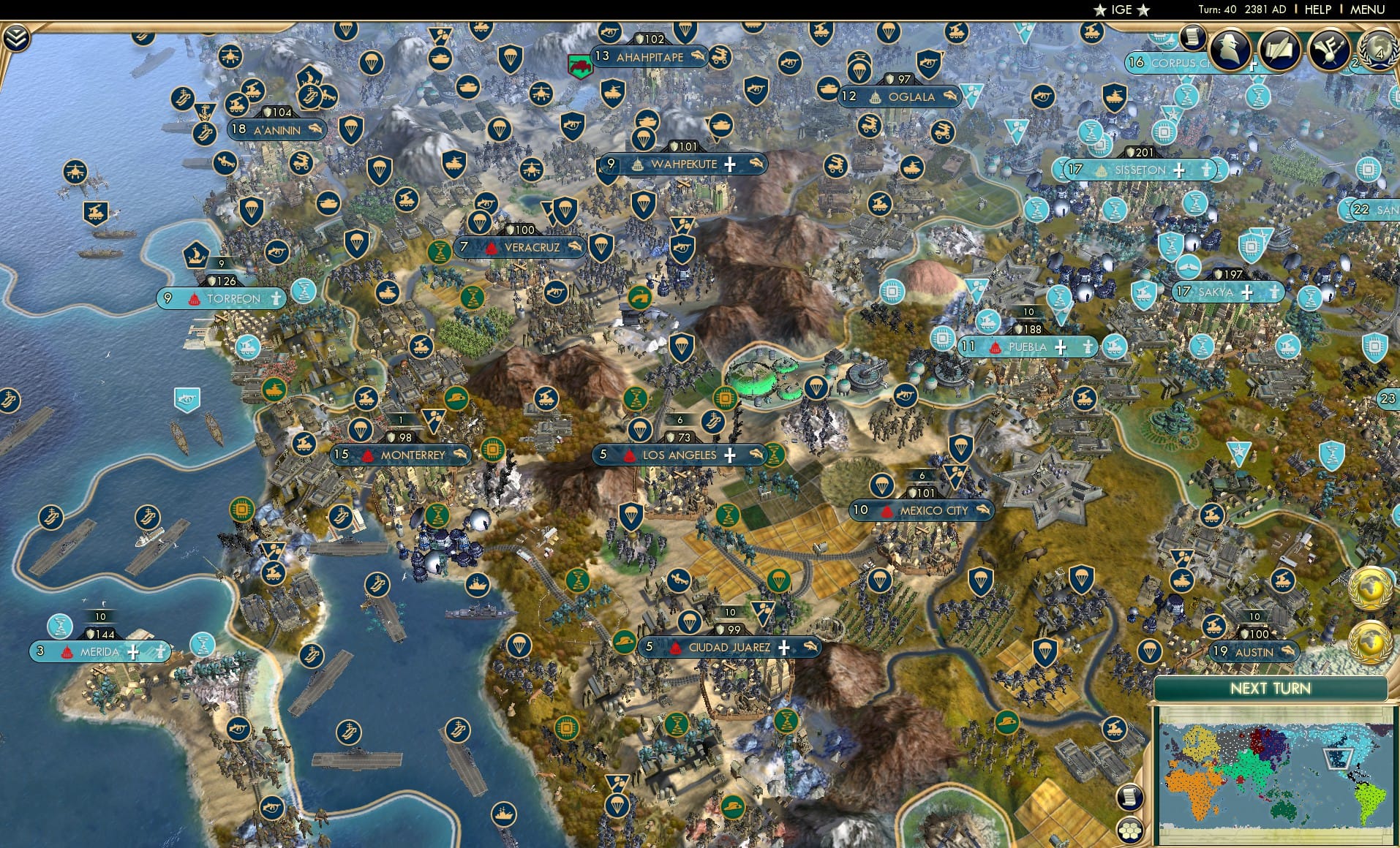
Task: Open the Austin city screen from its banner
Action: (1254, 651)
